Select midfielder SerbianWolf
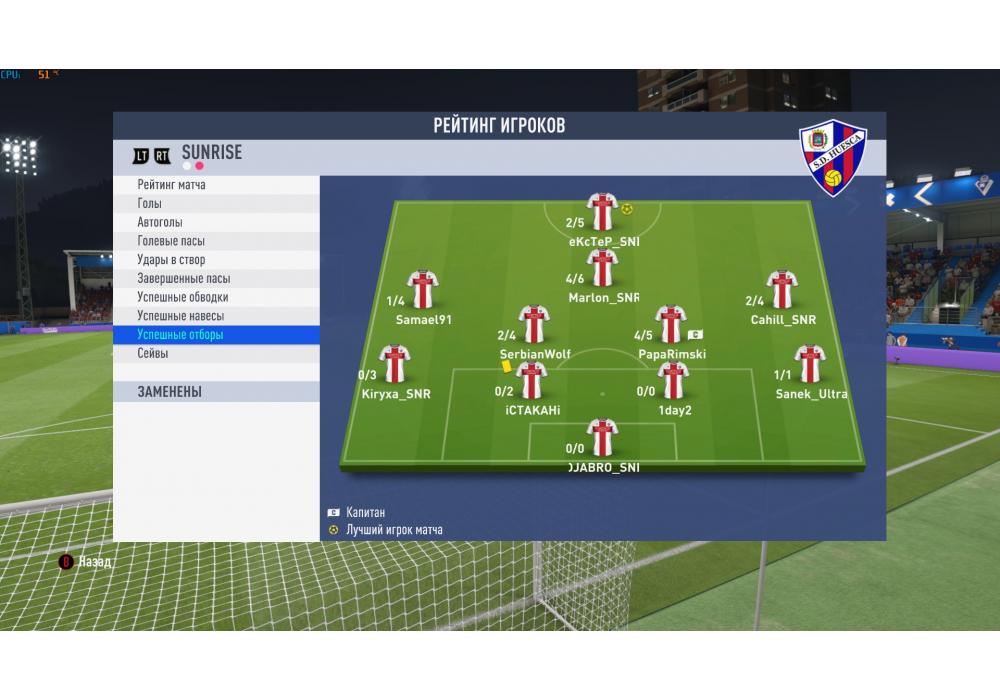This screenshot has width=1000, height=700. (x=535, y=325)
